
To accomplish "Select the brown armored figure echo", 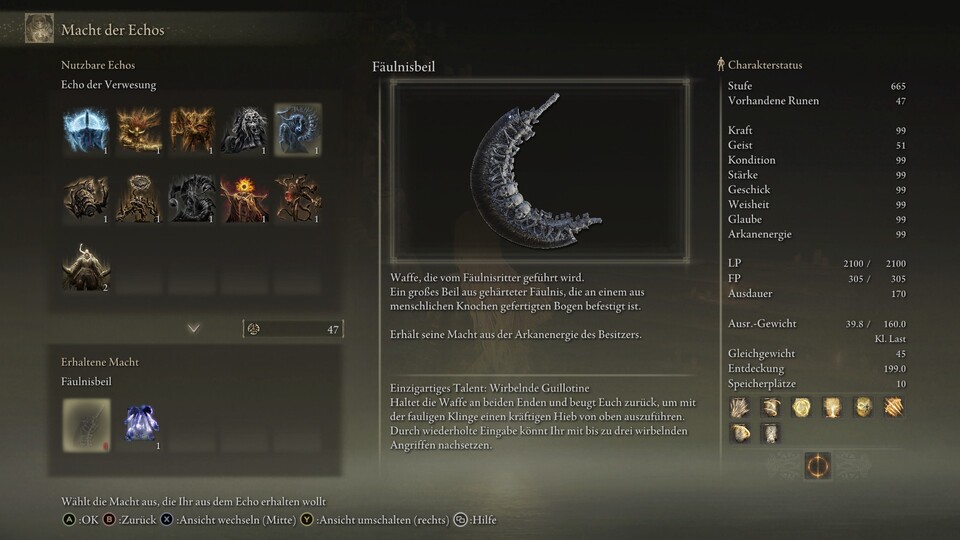I will point(85,198).
